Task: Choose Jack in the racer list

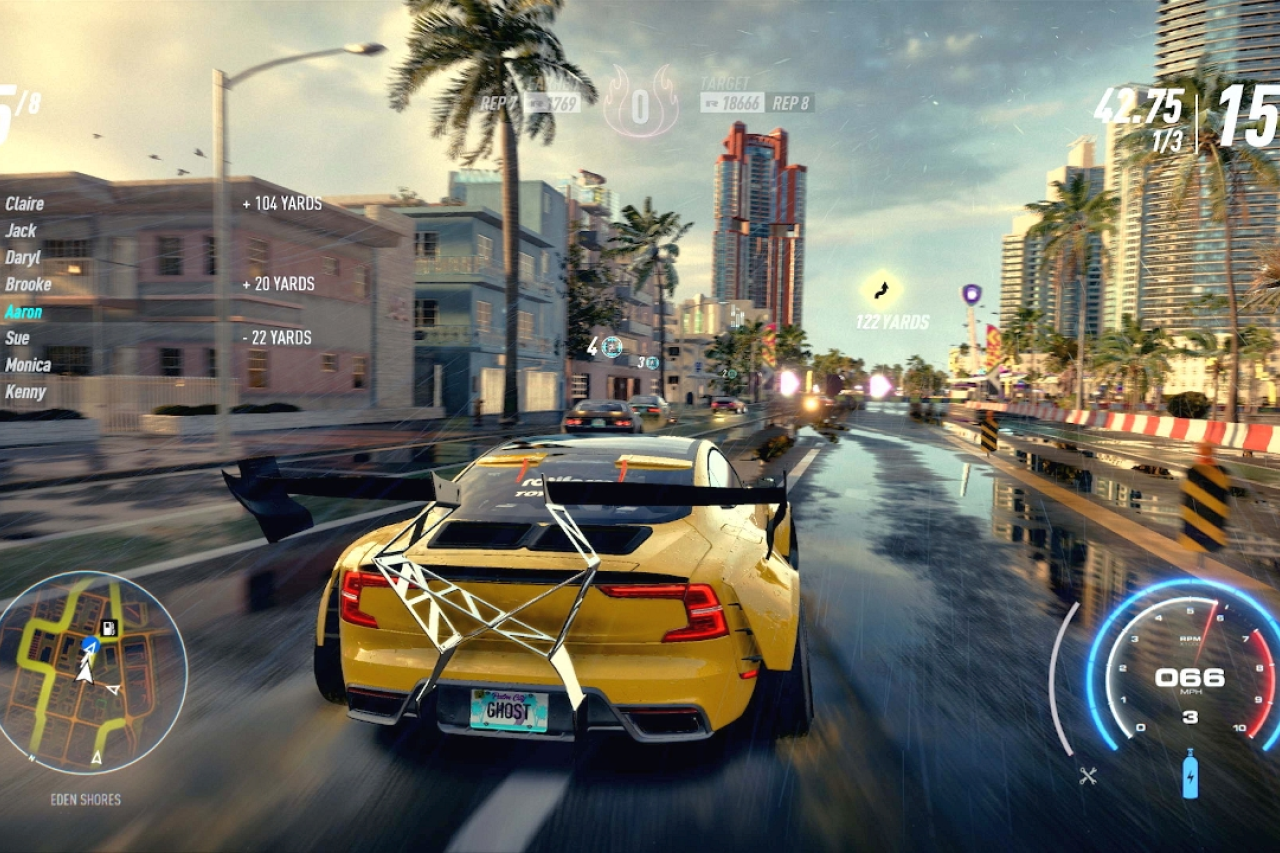Action: (x=21, y=231)
